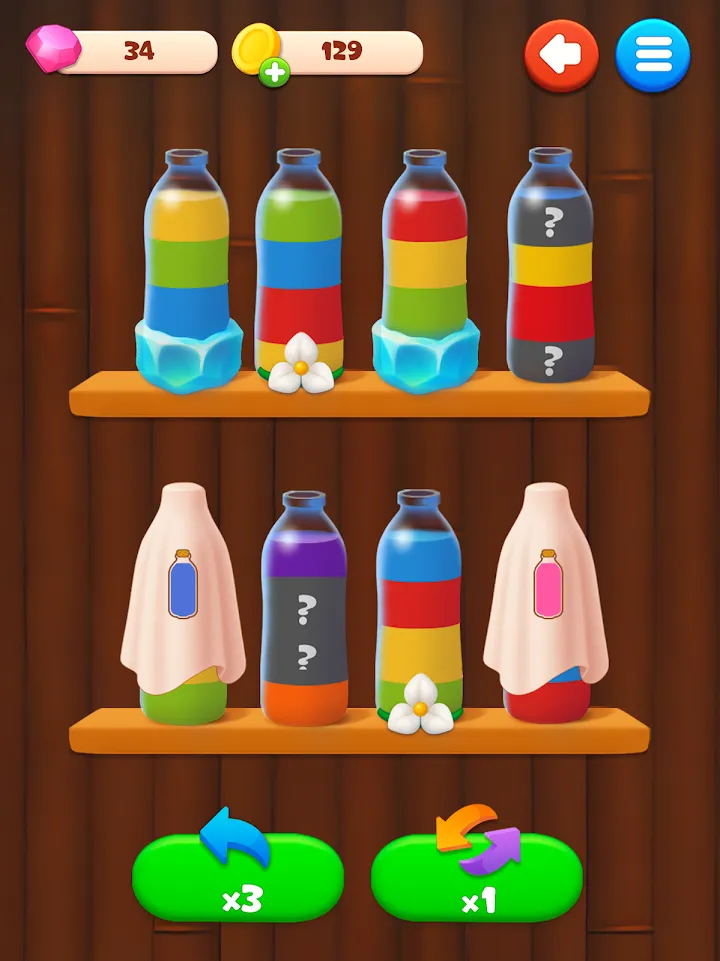The width and height of the screenshot is (720, 961).
Task: Add more coins with the green plus
Action: coord(271,72)
